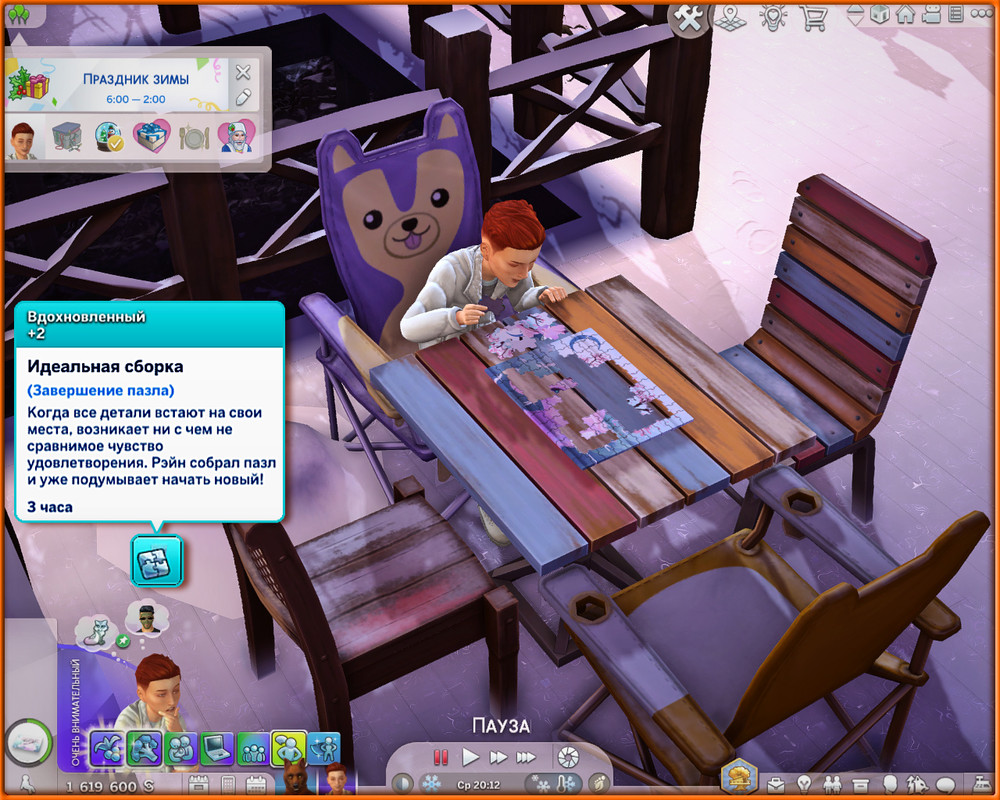
Task: Open the inventory box panel
Action: coord(859,783)
